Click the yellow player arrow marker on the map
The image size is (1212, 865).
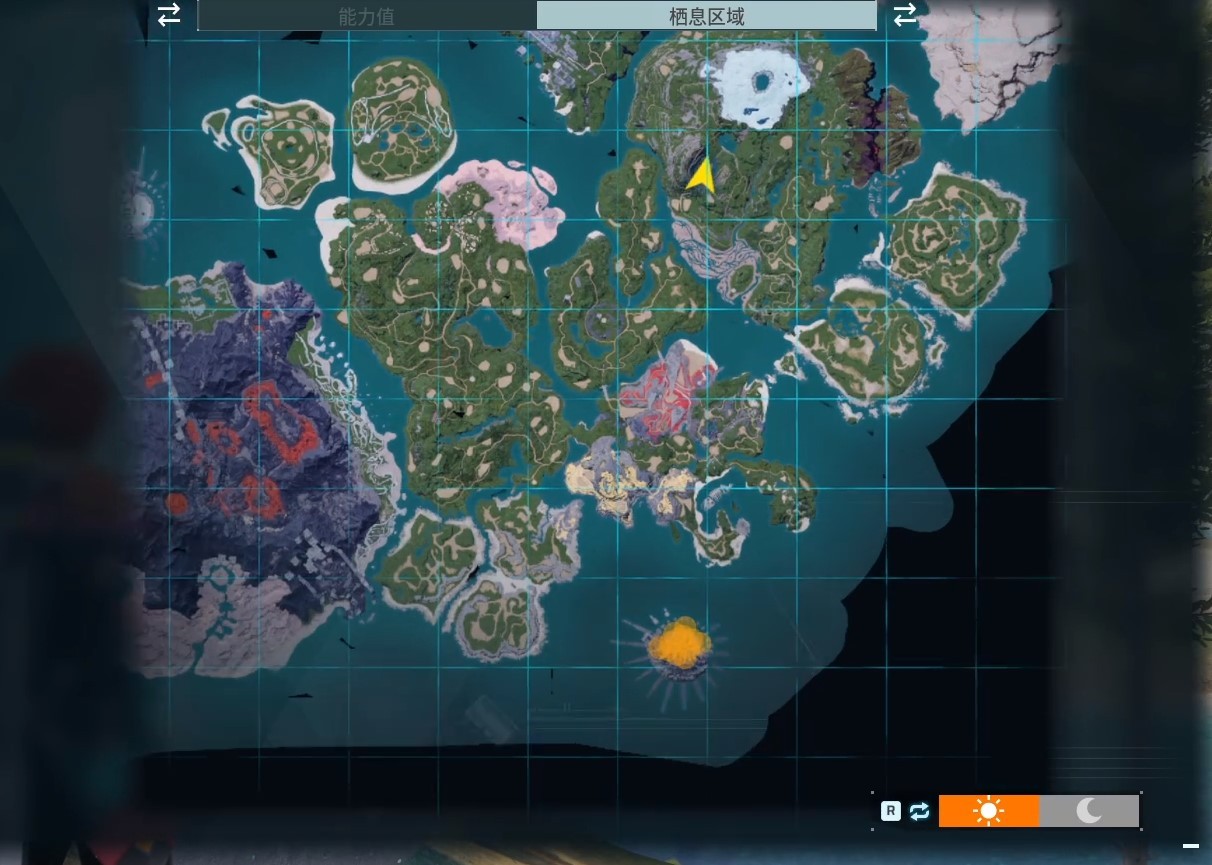(x=701, y=175)
